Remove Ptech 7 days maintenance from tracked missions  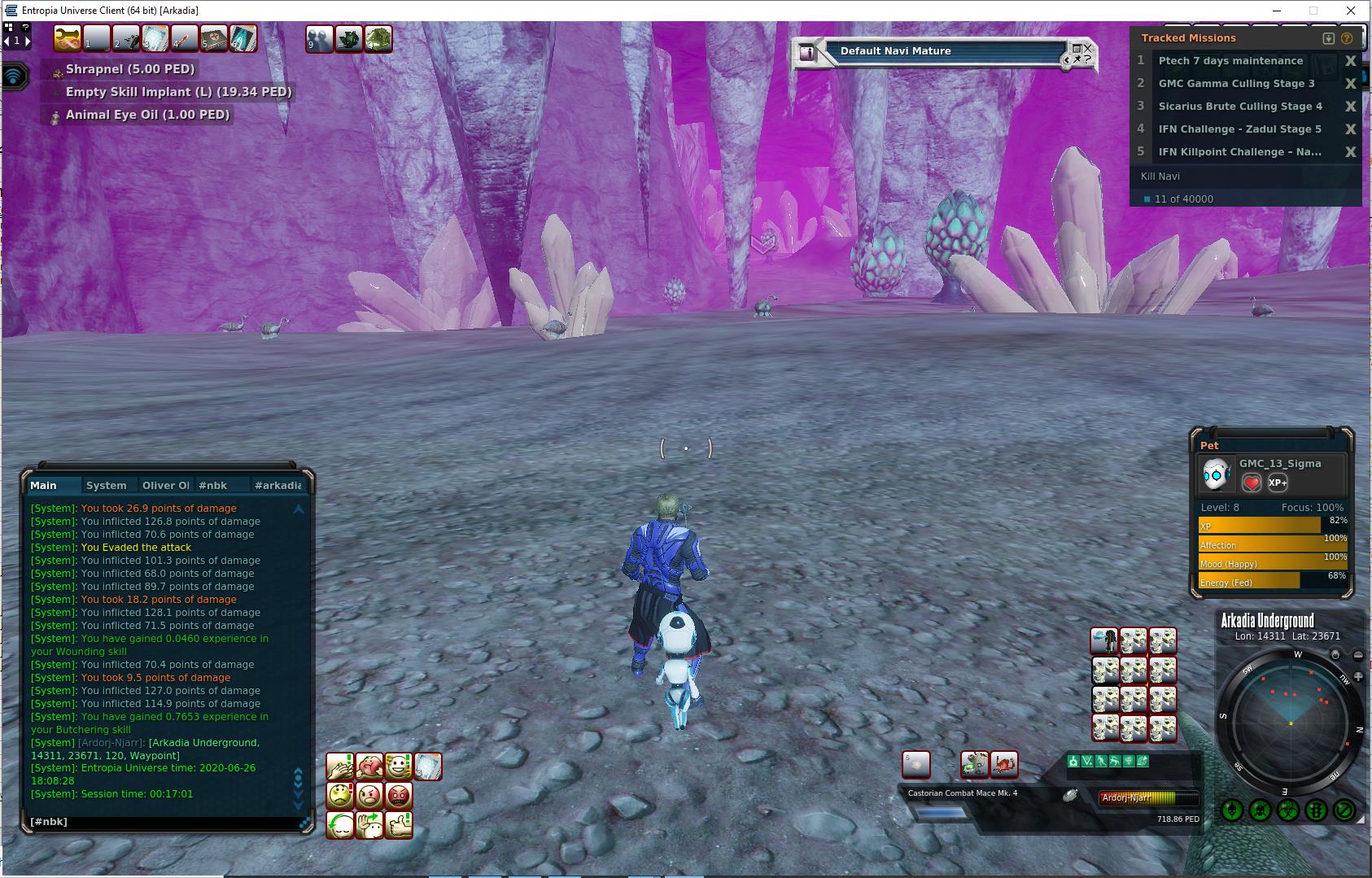pos(1351,60)
